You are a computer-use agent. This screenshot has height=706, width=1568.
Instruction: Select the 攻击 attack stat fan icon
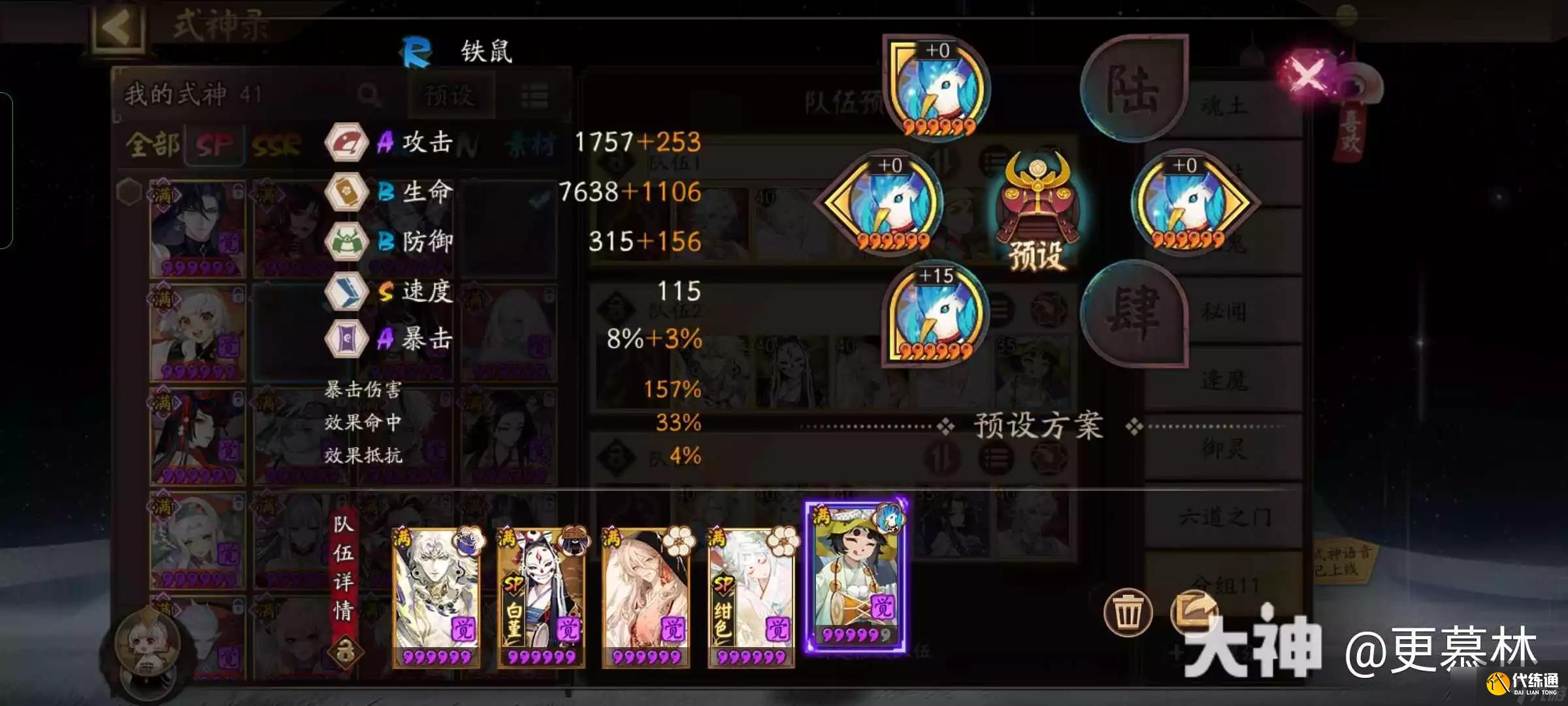pyautogui.click(x=346, y=143)
